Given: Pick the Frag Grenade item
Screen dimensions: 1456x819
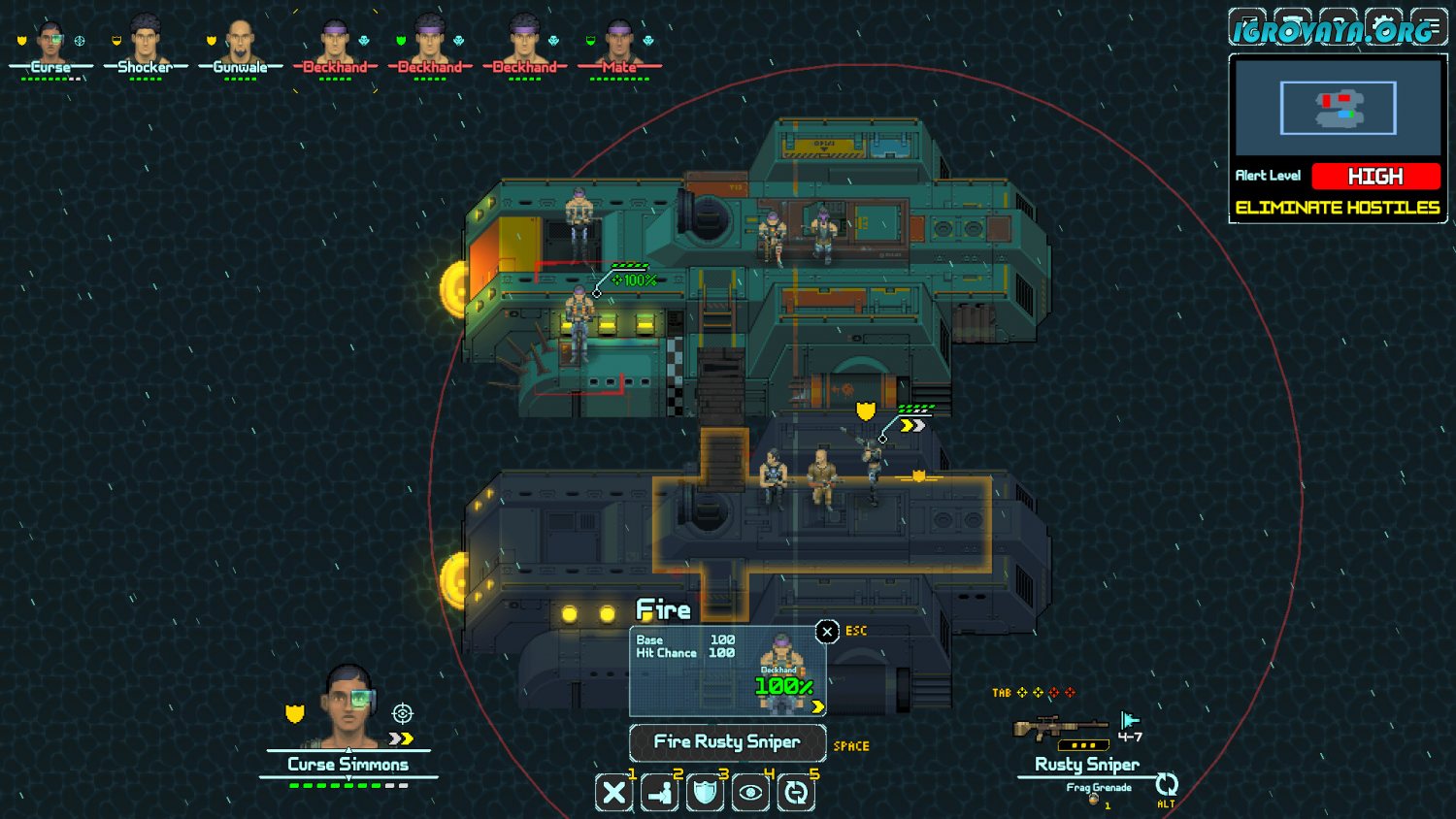Looking at the screenshot, I should point(1098,789).
